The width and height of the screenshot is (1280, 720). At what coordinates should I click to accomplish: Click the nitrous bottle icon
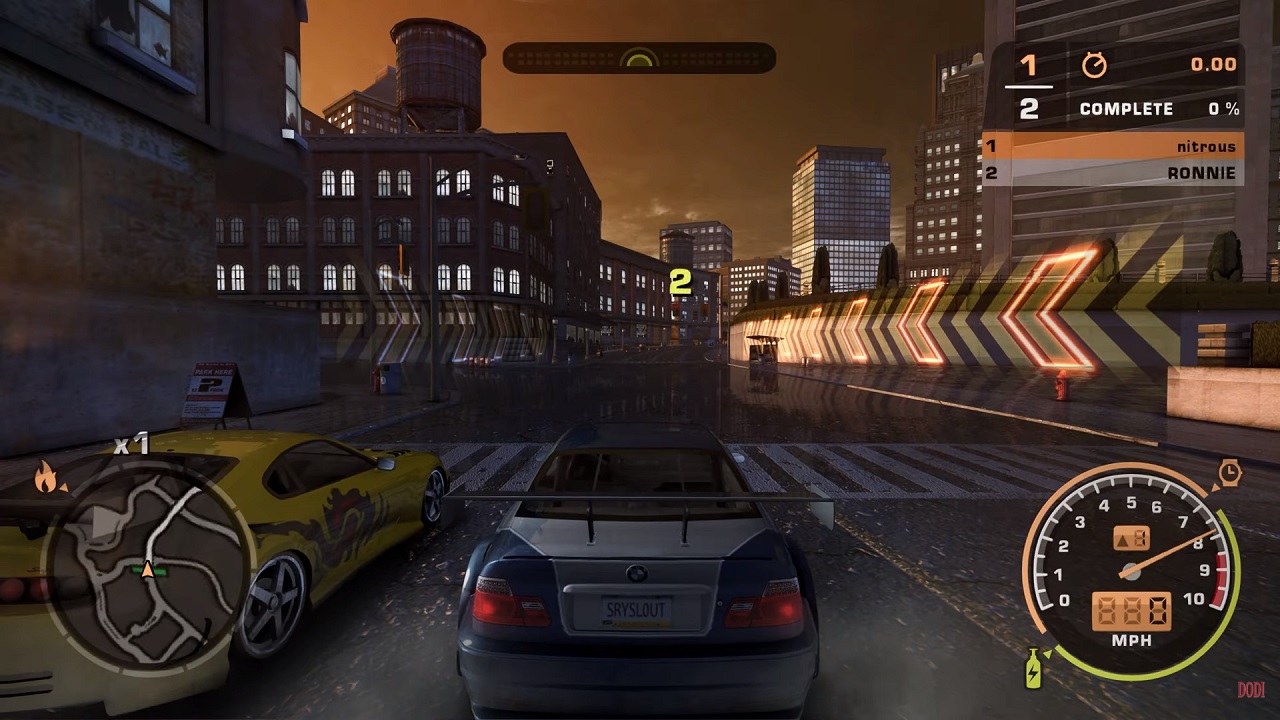coord(1034,668)
